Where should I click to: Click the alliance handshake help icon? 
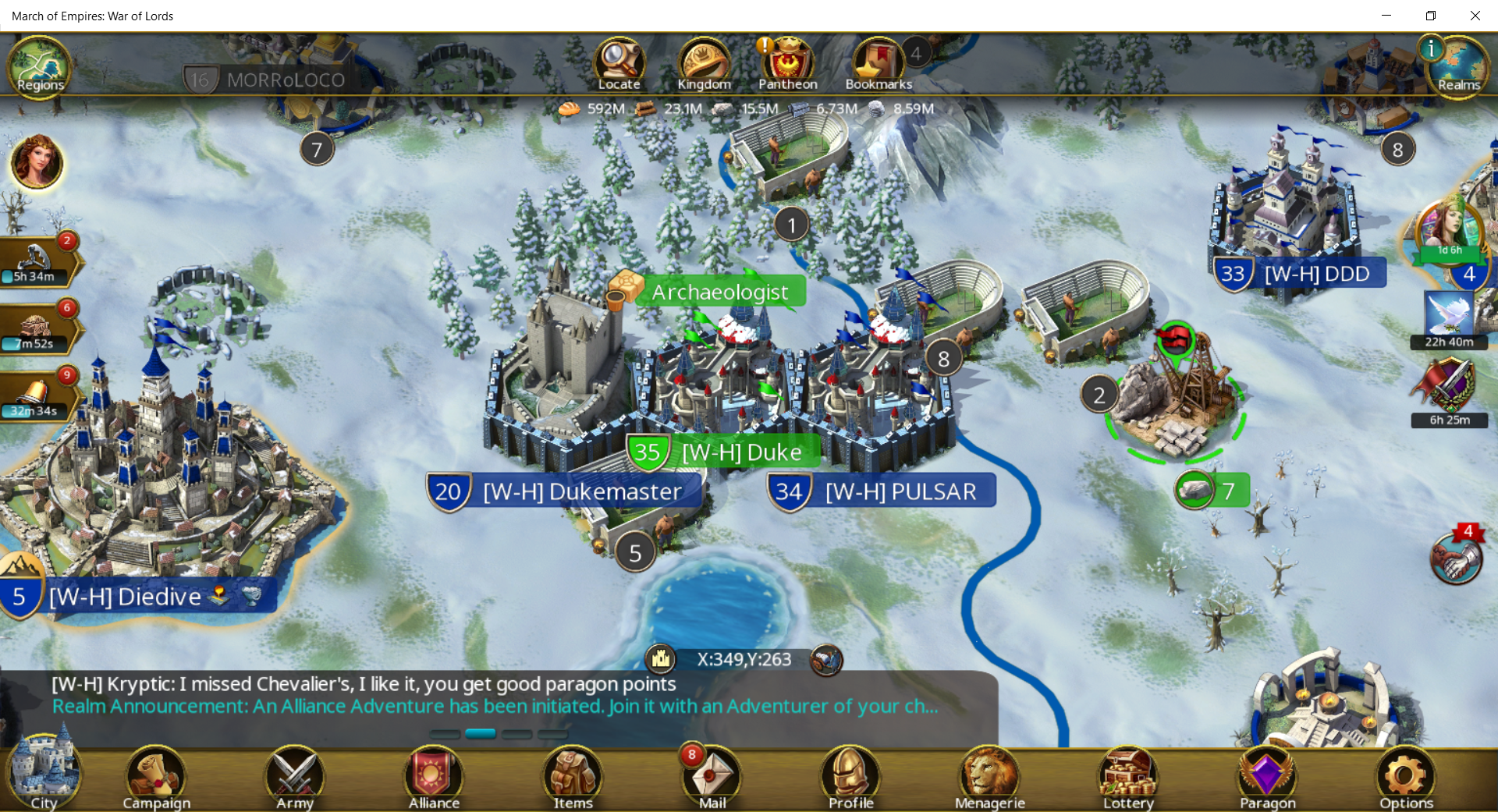[1456, 558]
